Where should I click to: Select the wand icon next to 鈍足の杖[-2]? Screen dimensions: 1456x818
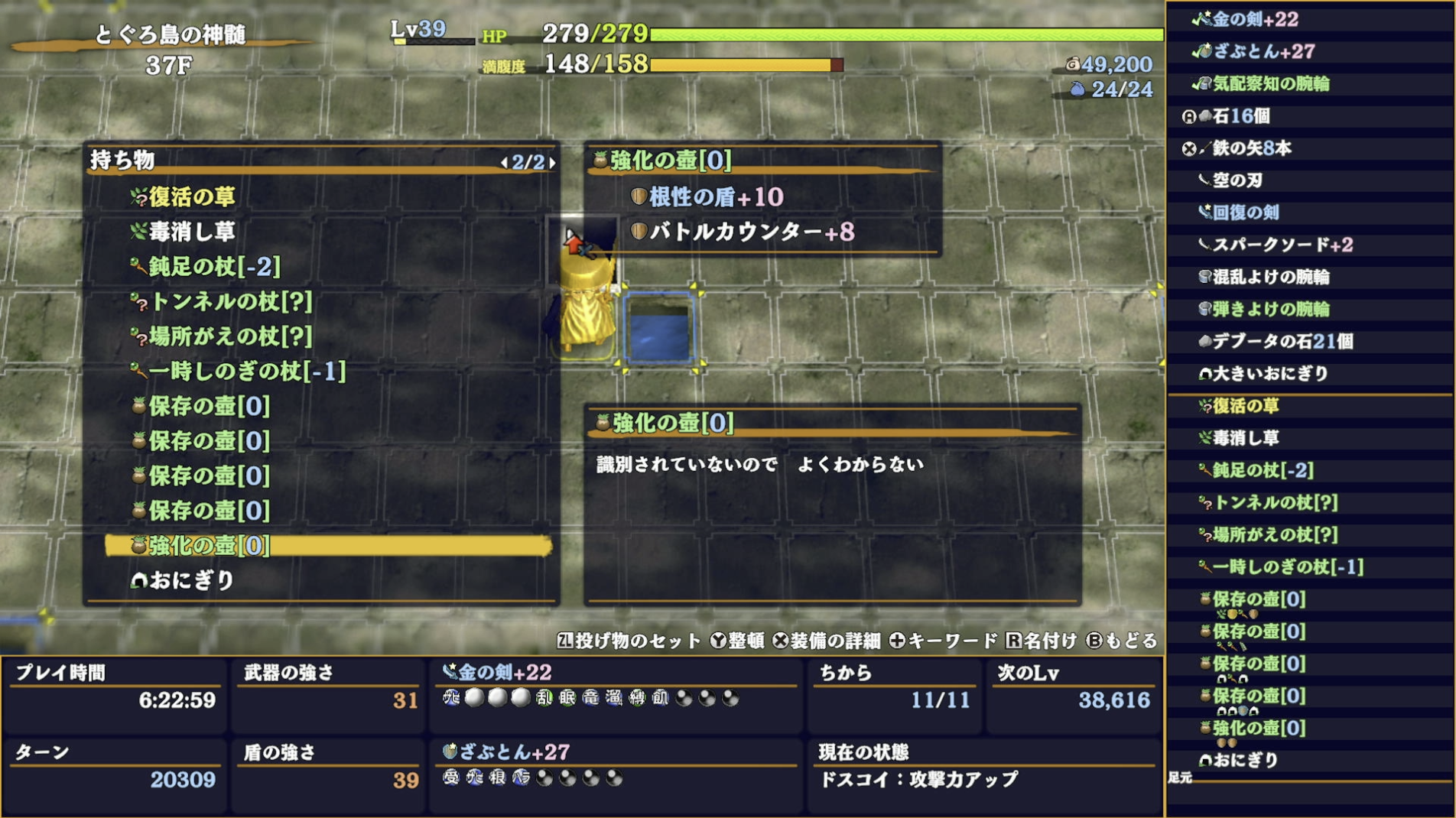coord(138,267)
